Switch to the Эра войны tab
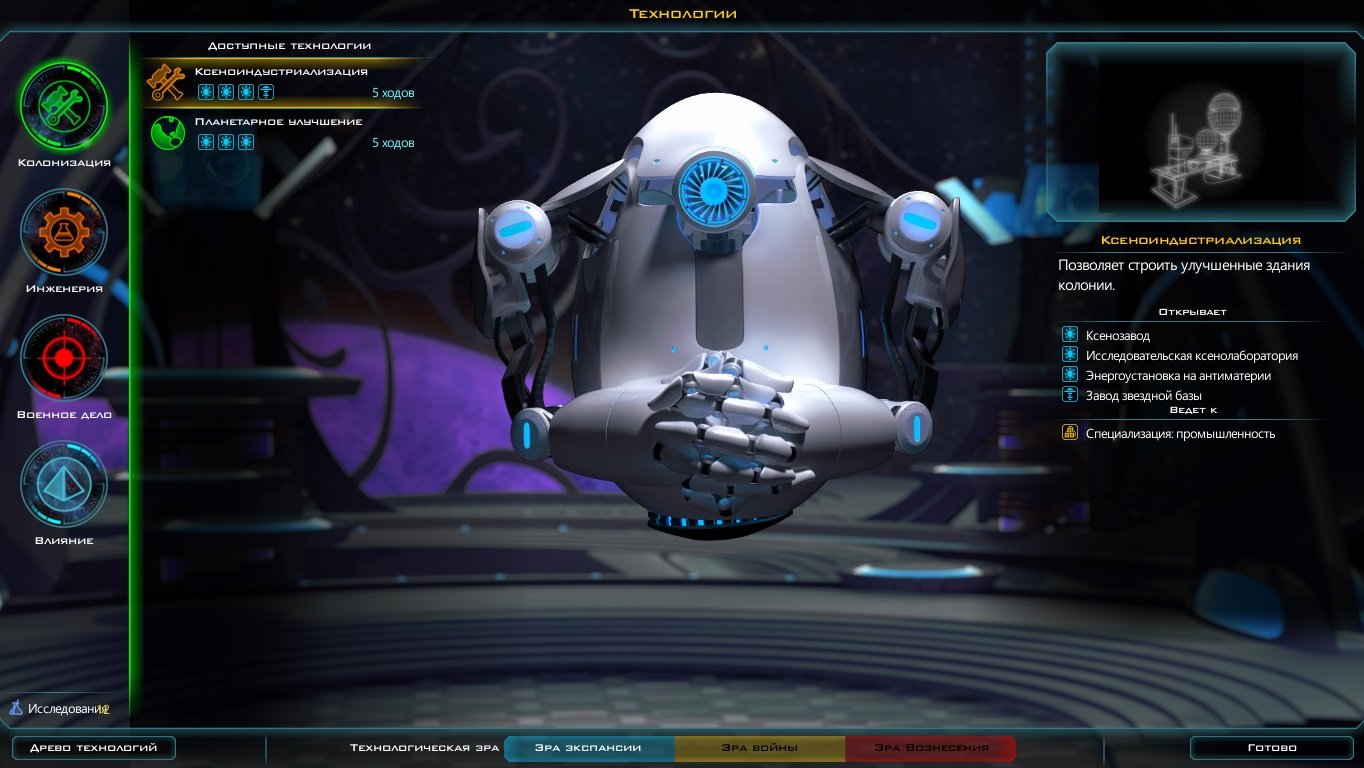Viewport: 1364px width, 768px height. pos(761,746)
